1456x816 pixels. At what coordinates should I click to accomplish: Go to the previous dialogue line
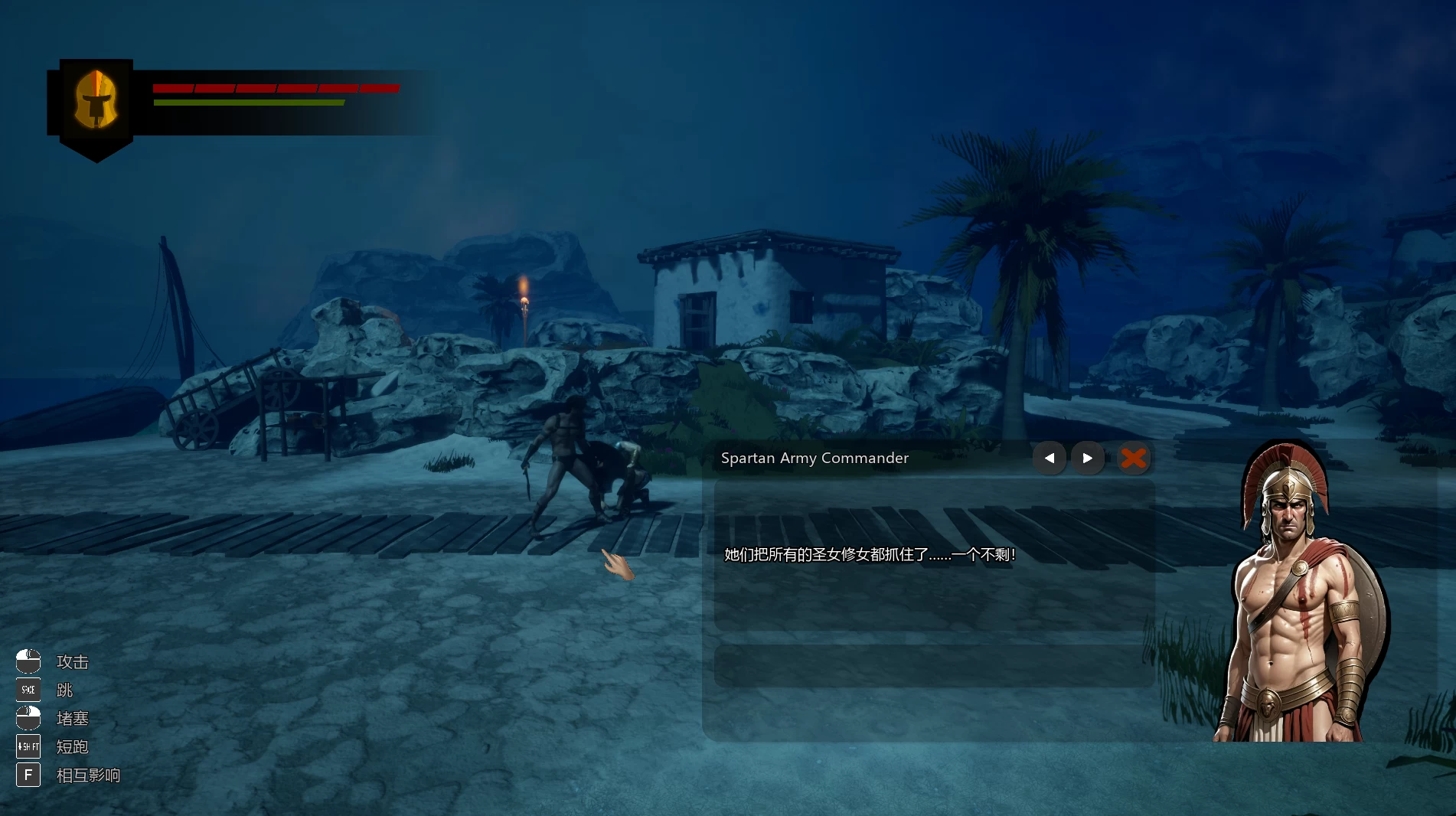click(1050, 459)
